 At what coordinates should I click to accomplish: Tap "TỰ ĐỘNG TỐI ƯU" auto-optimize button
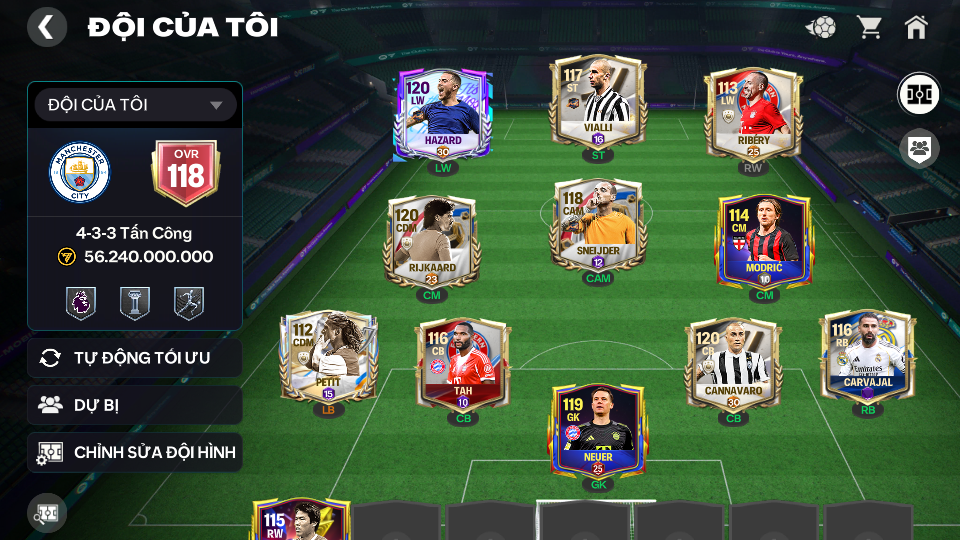[135, 358]
